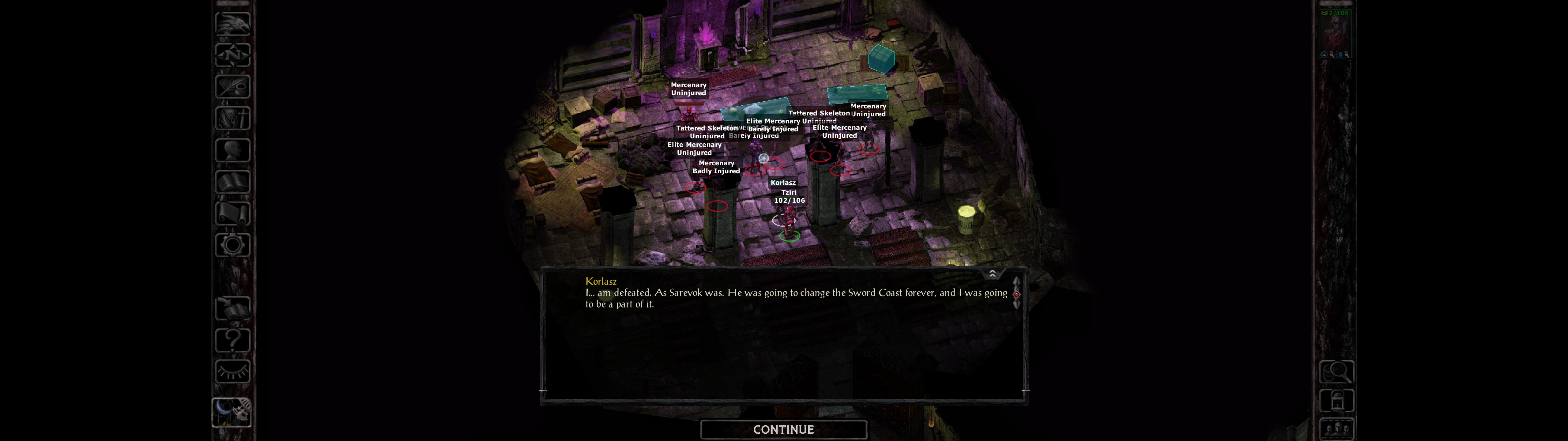Open the area map via compass icon
The image size is (1568, 441).
232,55
